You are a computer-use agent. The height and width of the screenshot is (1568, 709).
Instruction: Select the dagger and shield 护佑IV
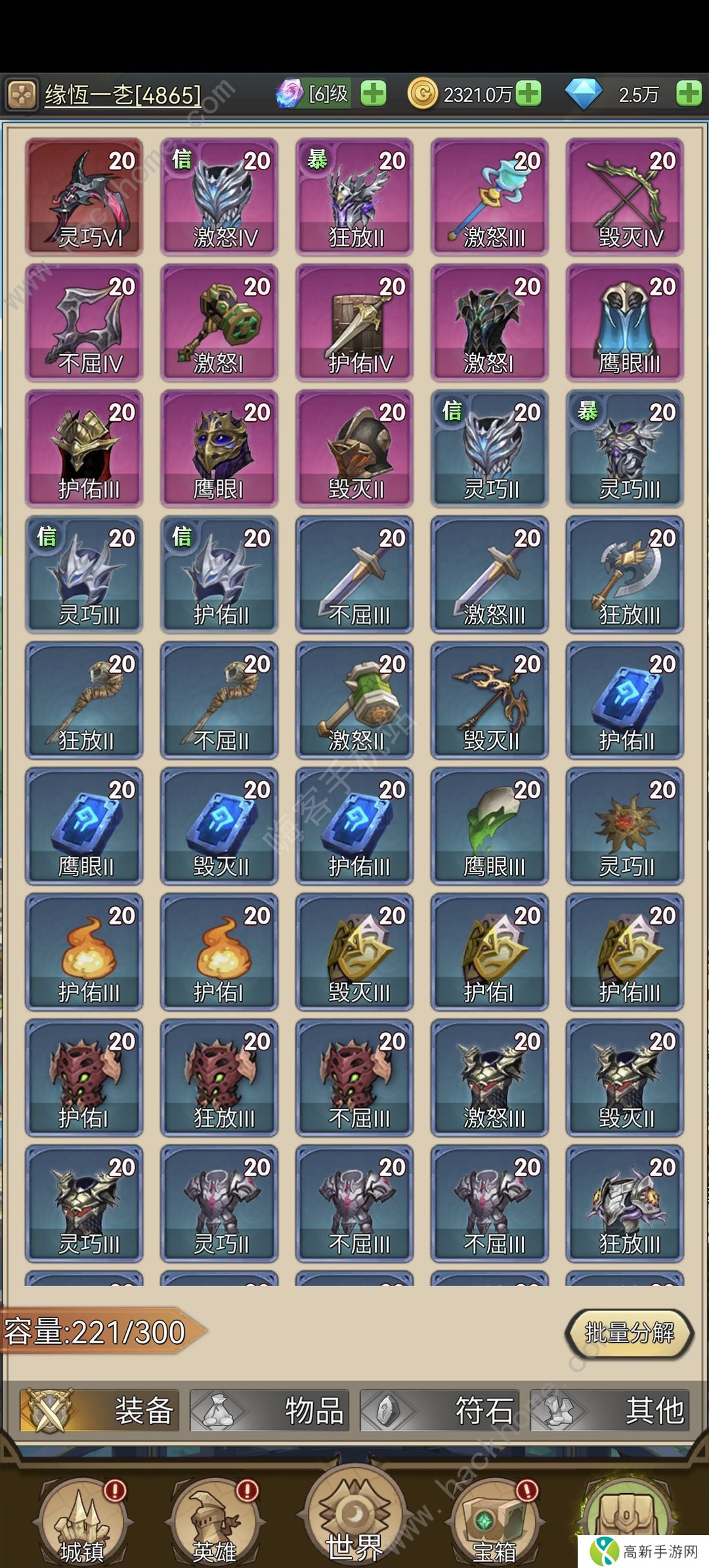click(354, 323)
